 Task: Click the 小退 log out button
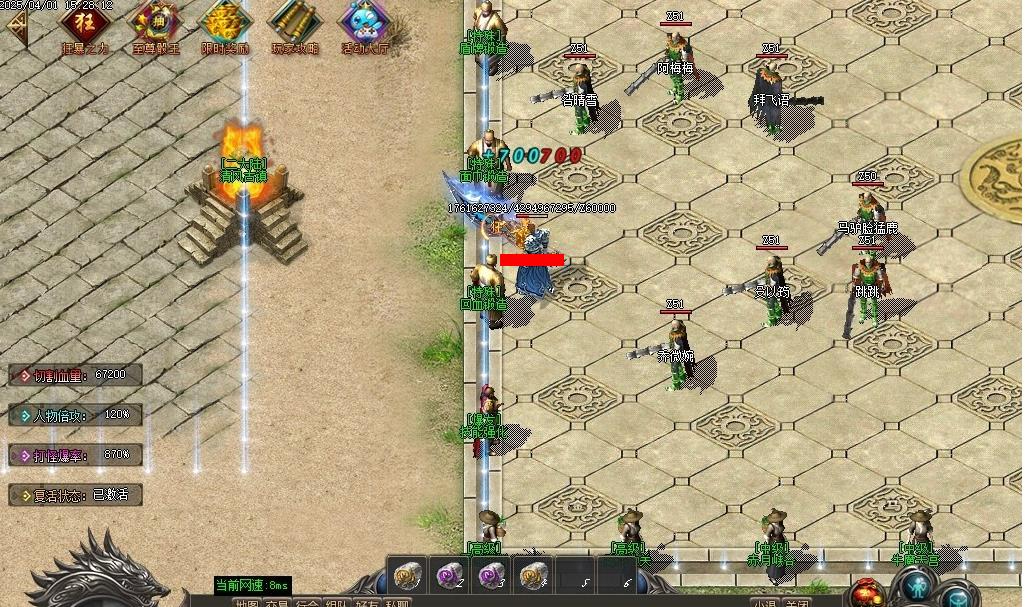[766, 602]
